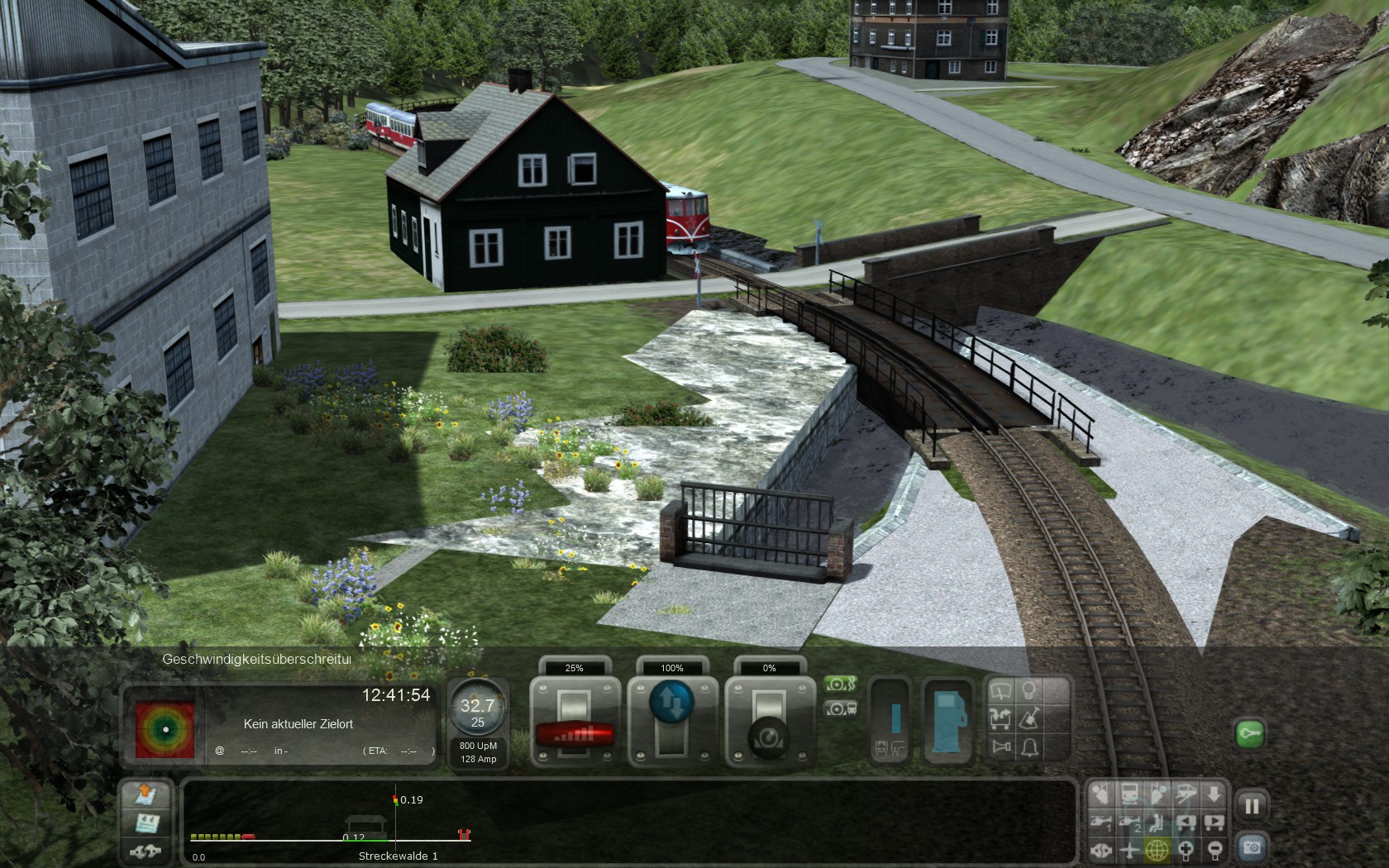Adjust the red throttle lever
Screen dimensions: 1389x868
pos(575,732)
